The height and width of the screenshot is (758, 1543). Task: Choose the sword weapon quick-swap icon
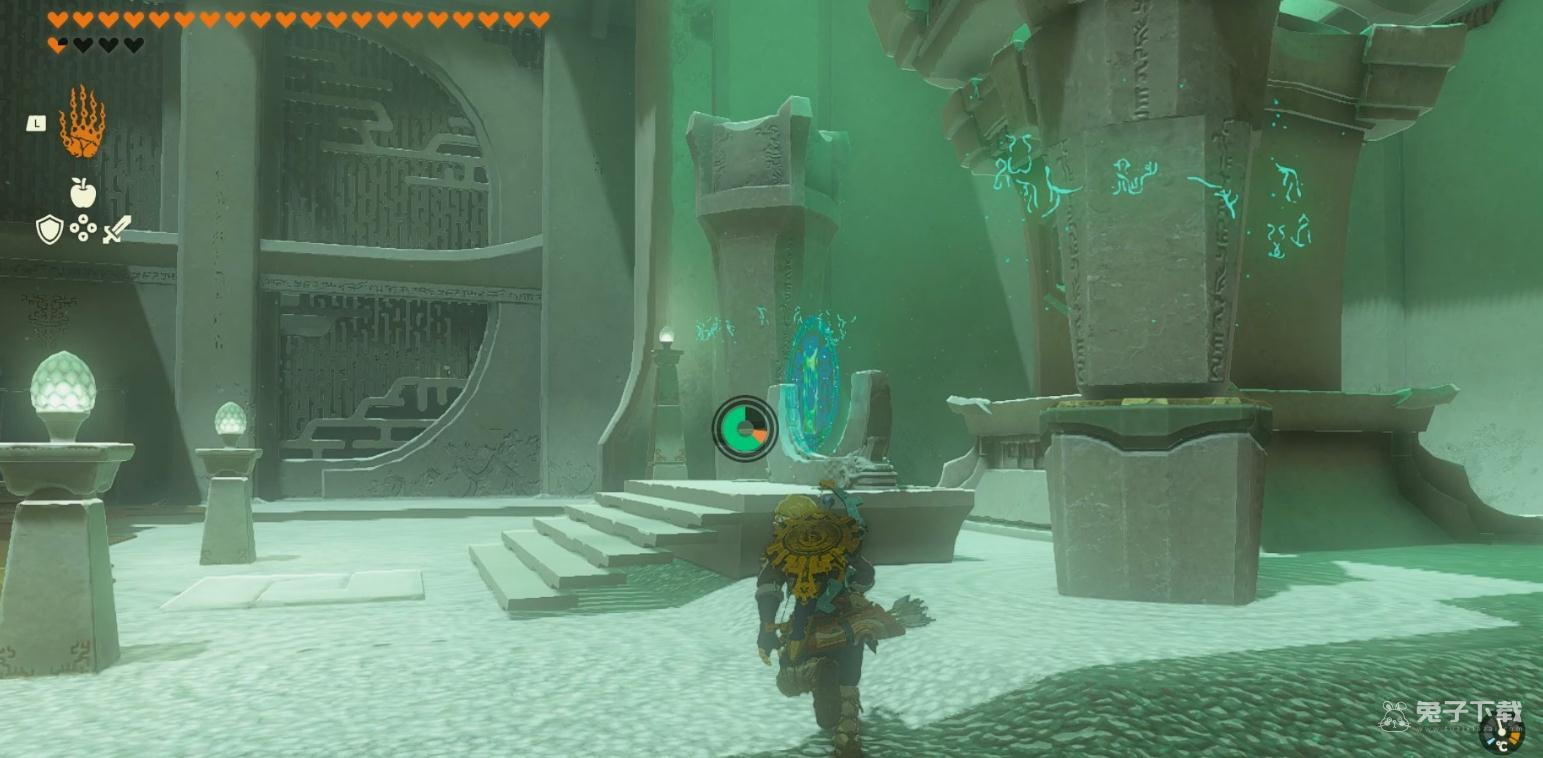[117, 230]
